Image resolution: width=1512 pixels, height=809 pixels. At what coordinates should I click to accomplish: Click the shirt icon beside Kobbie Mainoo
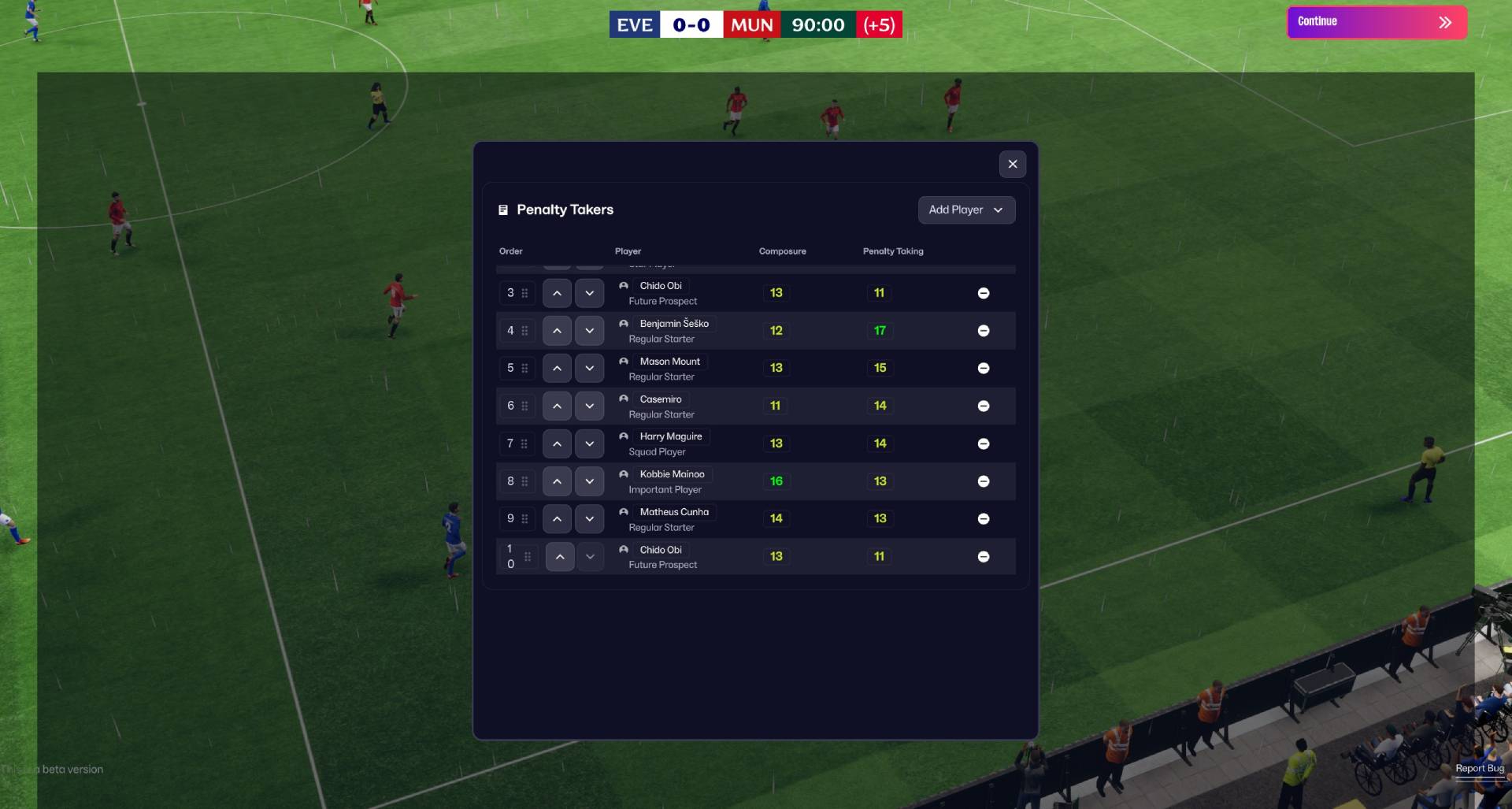pyautogui.click(x=623, y=473)
